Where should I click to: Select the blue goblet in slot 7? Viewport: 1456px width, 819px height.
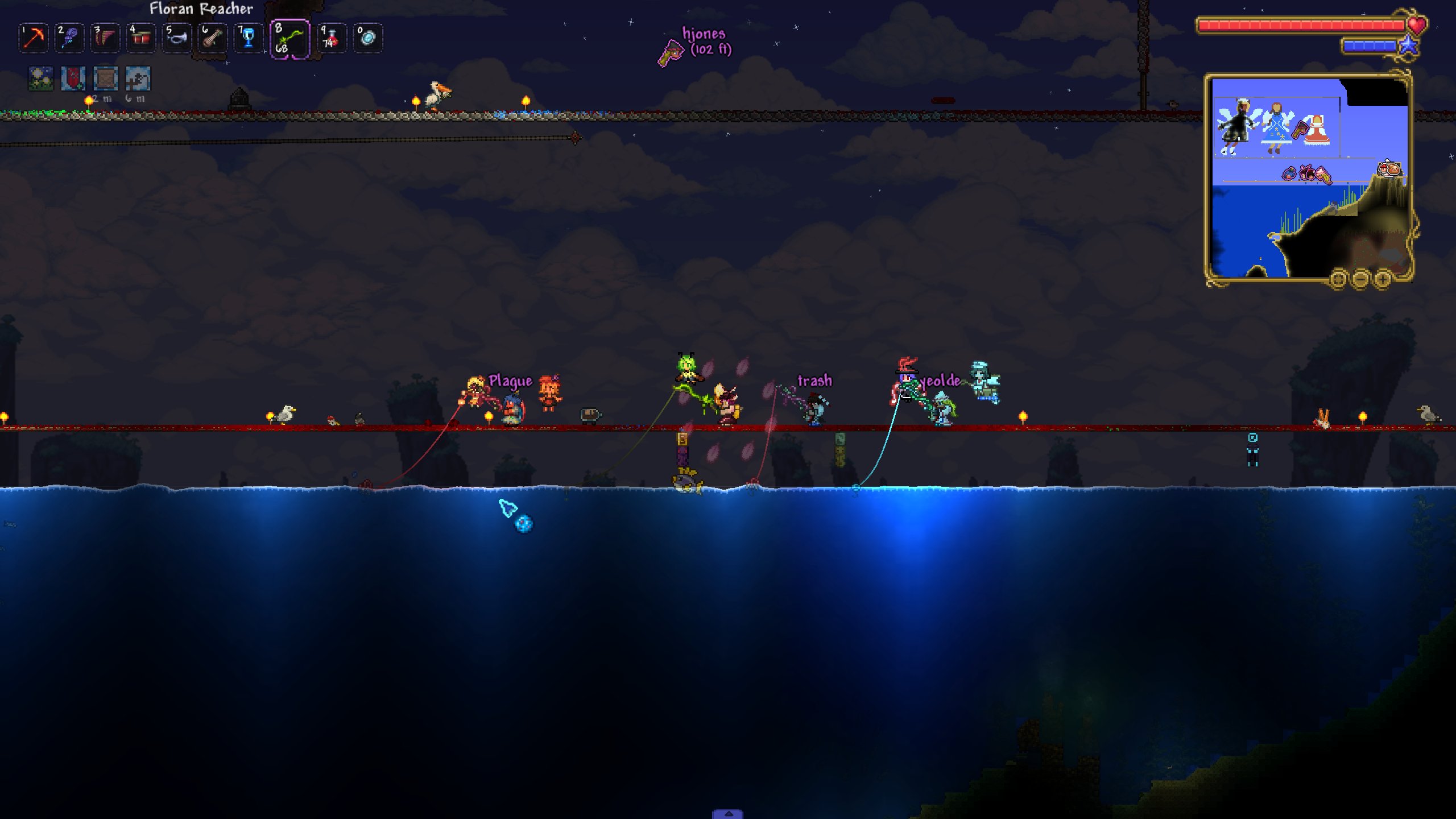pos(248,38)
